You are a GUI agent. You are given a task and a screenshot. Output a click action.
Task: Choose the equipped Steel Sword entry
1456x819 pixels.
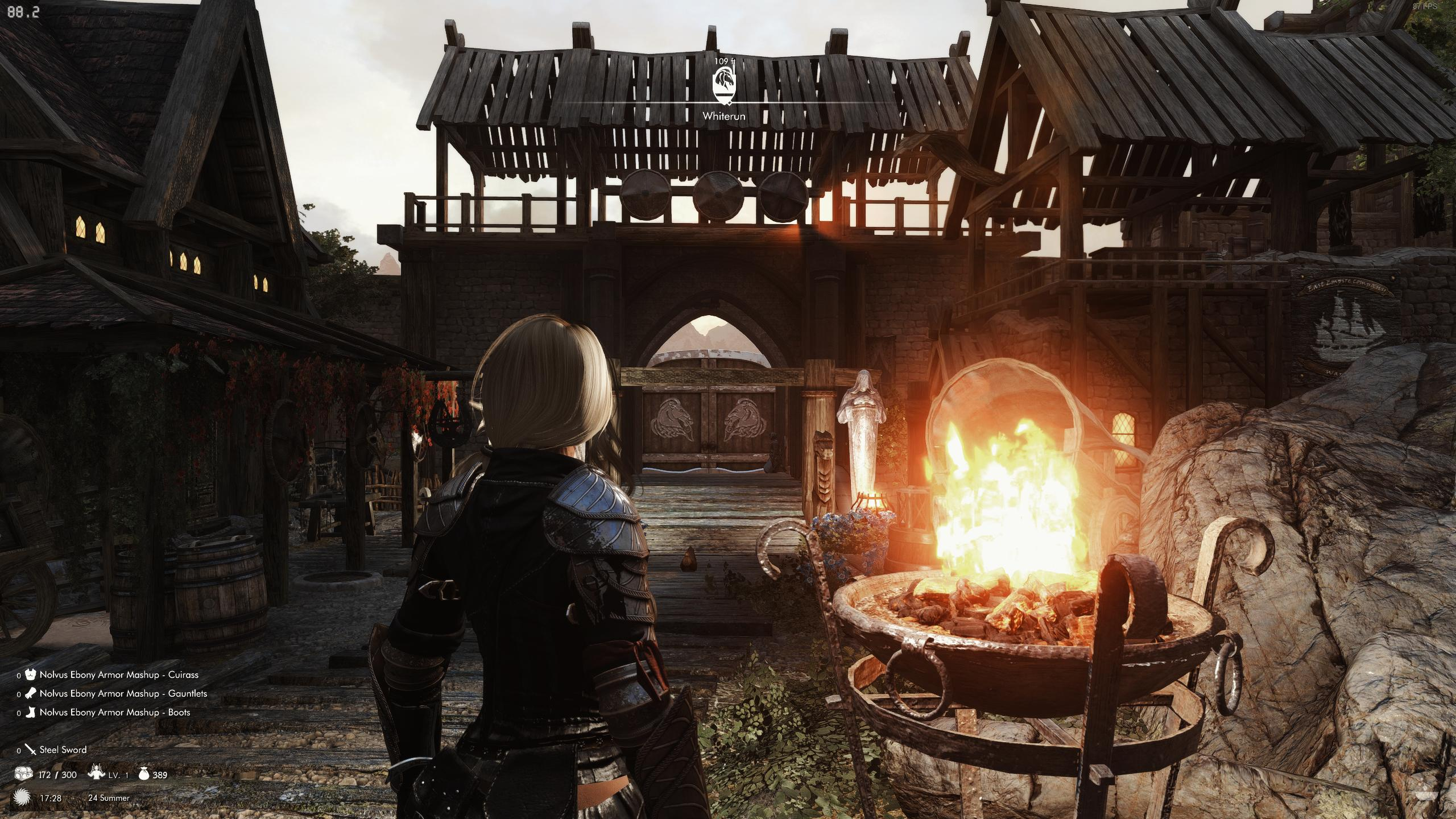tap(63, 750)
